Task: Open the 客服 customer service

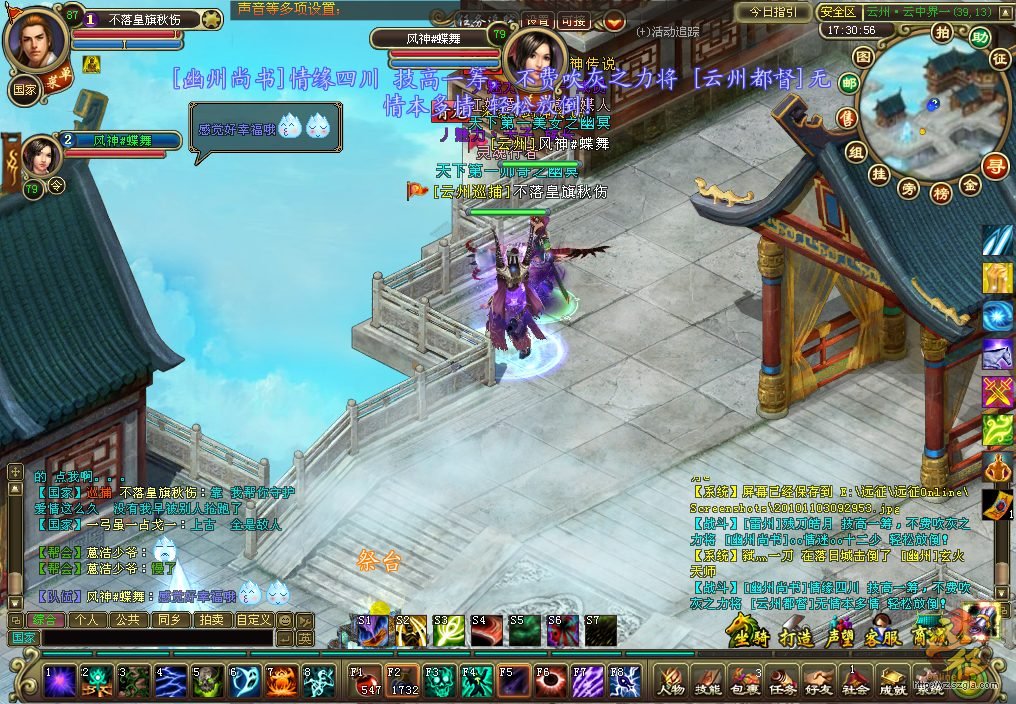Action: coord(883,637)
